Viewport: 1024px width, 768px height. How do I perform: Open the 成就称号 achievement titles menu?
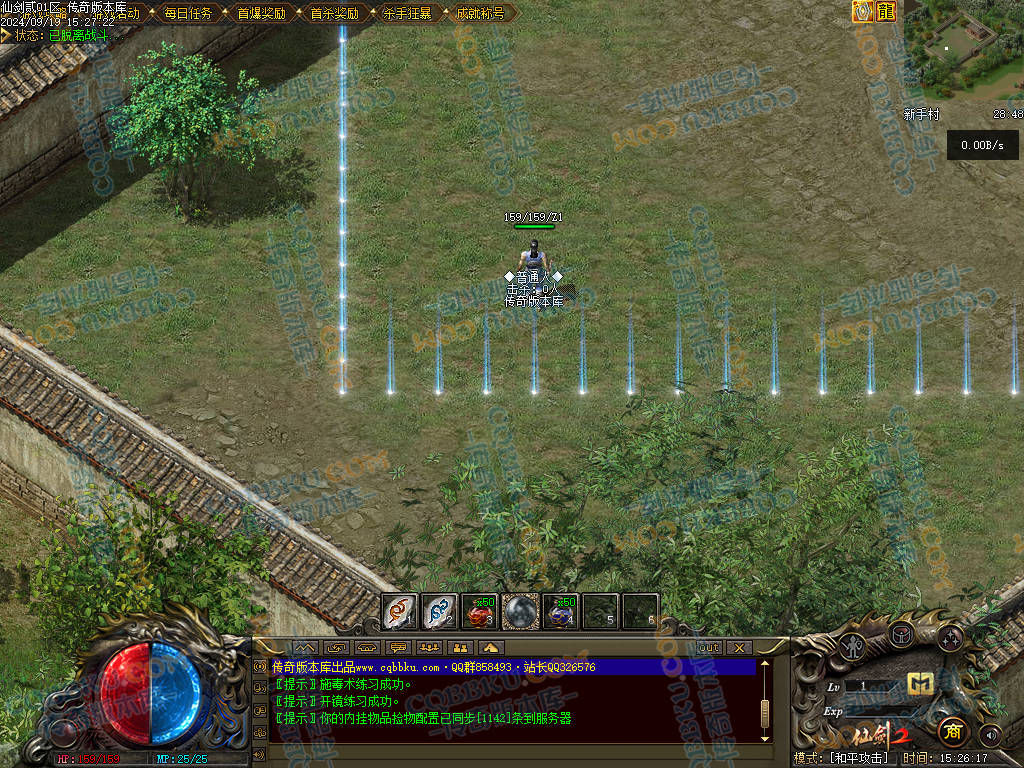pos(480,14)
